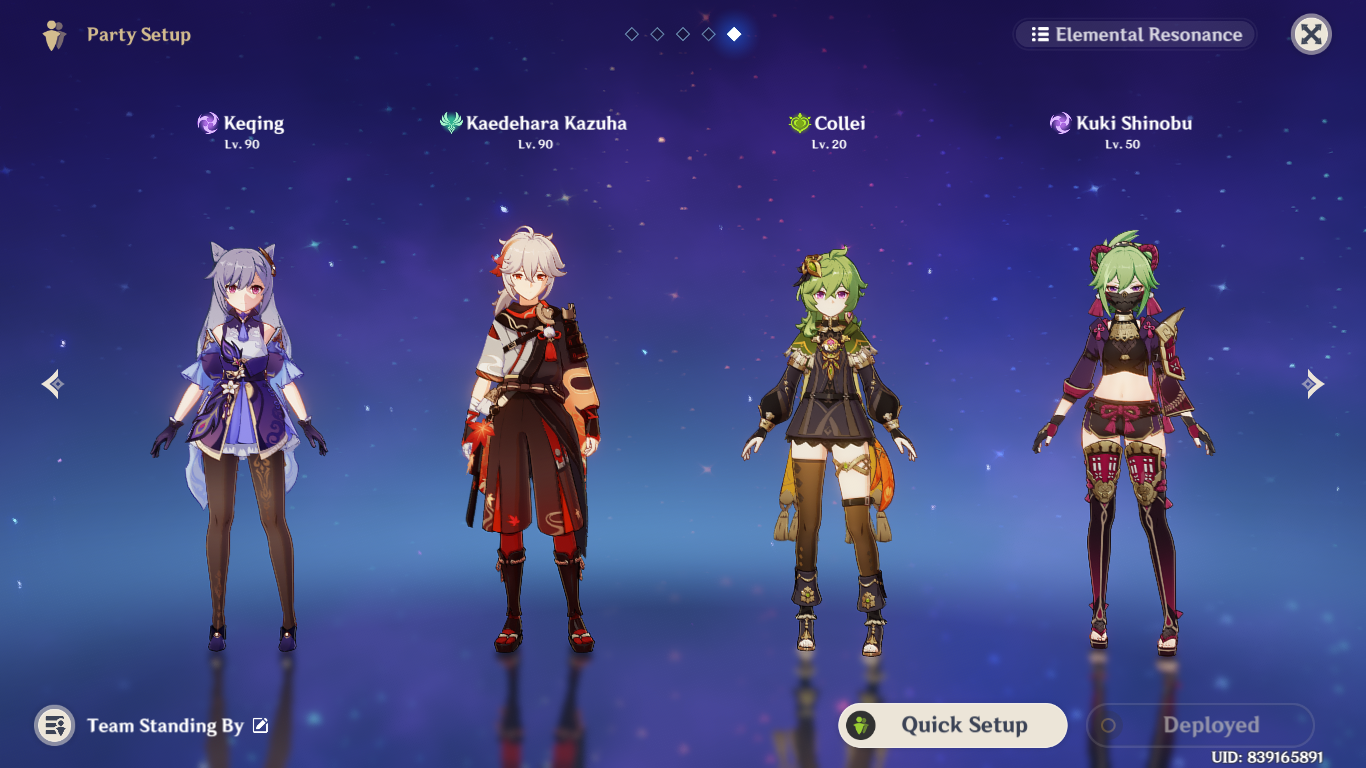Image resolution: width=1366 pixels, height=768 pixels.
Task: Open the team roster icon at bottom left
Action: (x=55, y=726)
